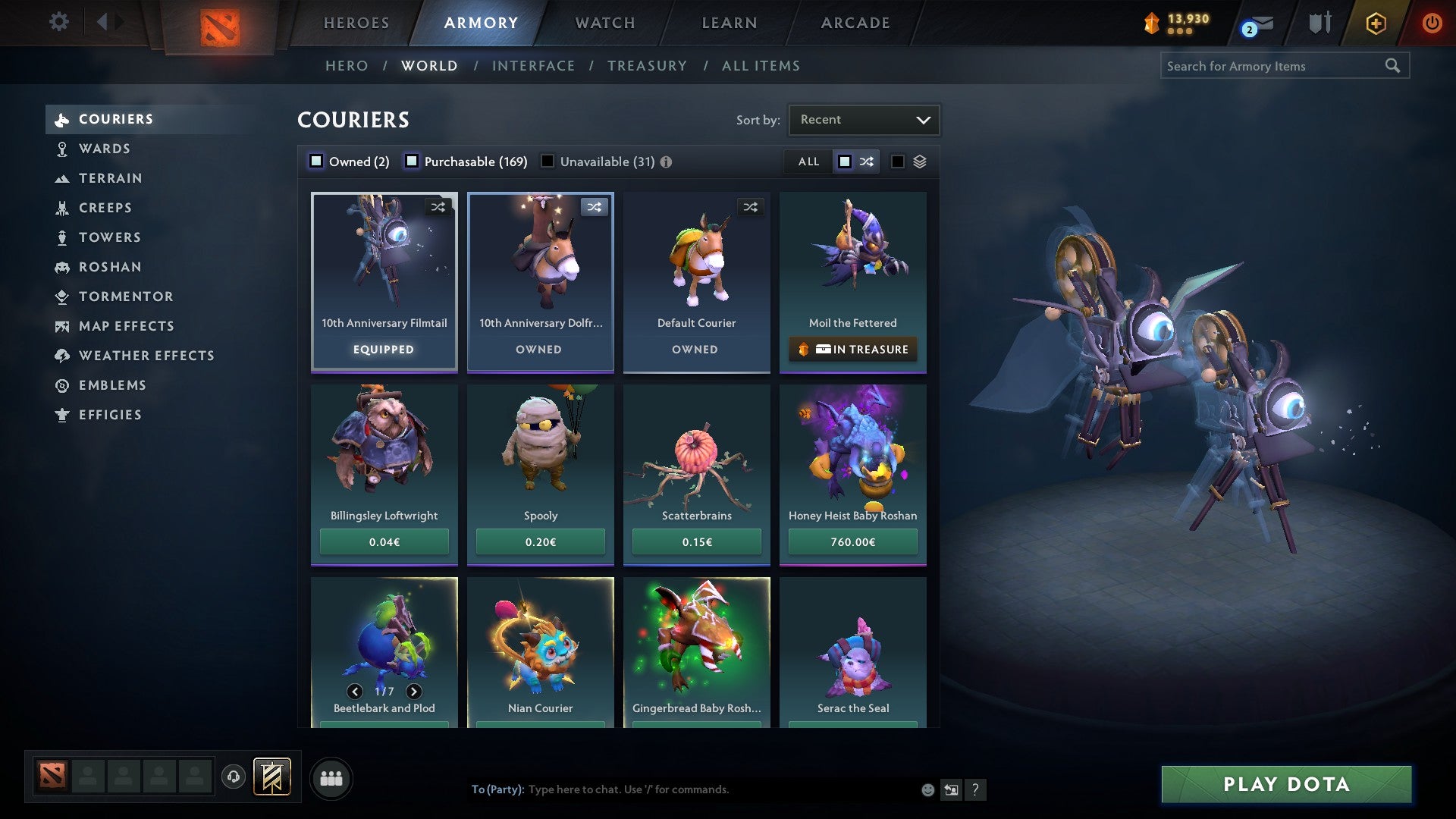Enable the Unavailable (31) filter
The height and width of the screenshot is (819, 1456).
pyautogui.click(x=547, y=162)
